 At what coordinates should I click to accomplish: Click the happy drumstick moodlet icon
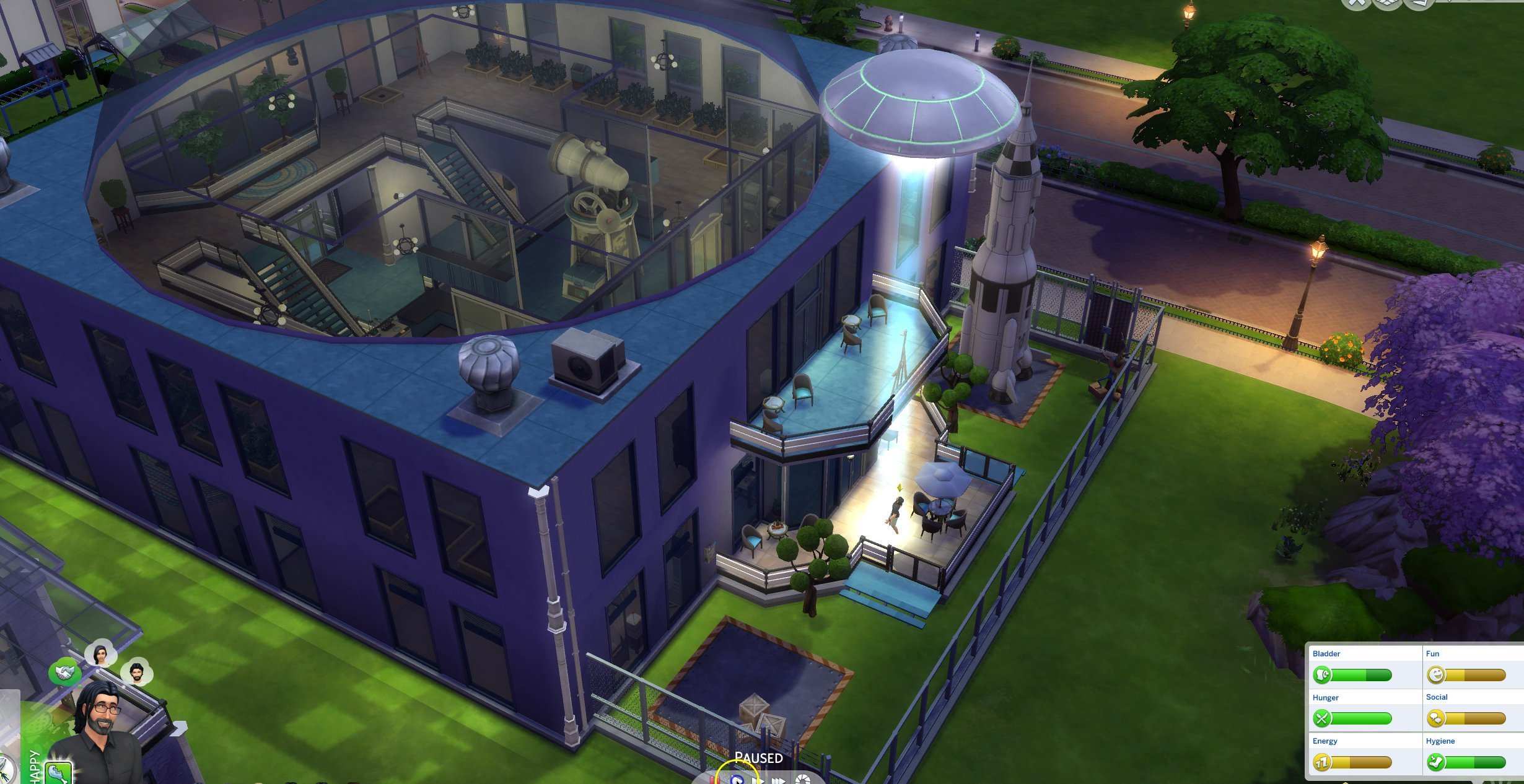[59, 773]
